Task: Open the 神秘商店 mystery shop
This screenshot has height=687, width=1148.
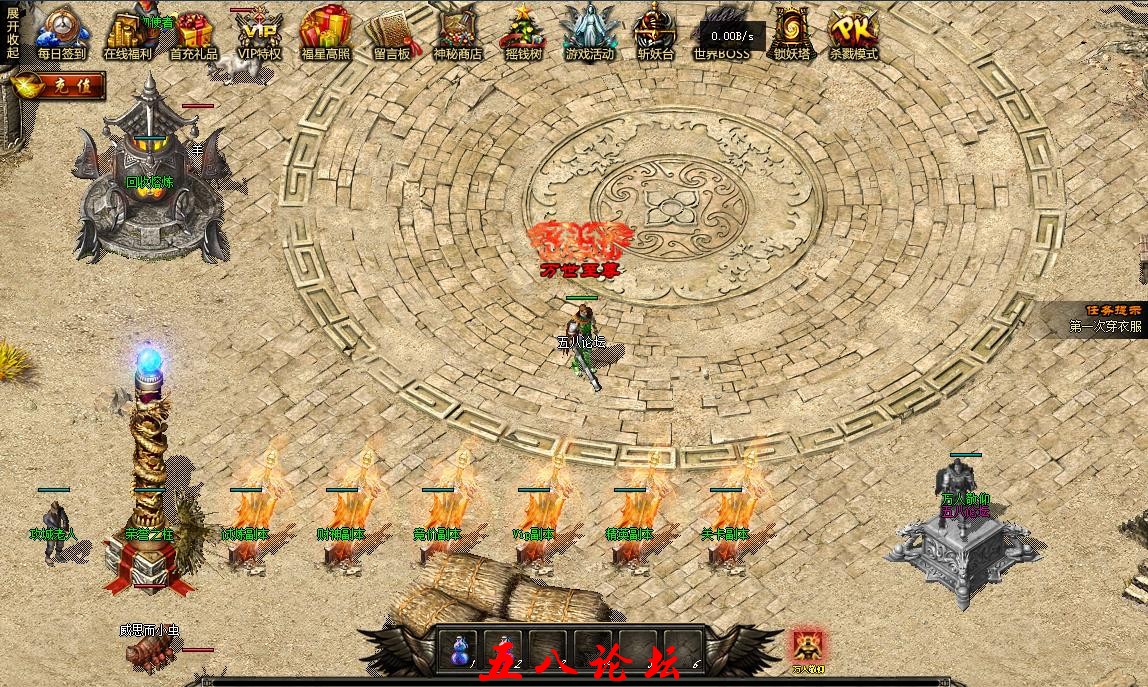Action: pyautogui.click(x=457, y=32)
